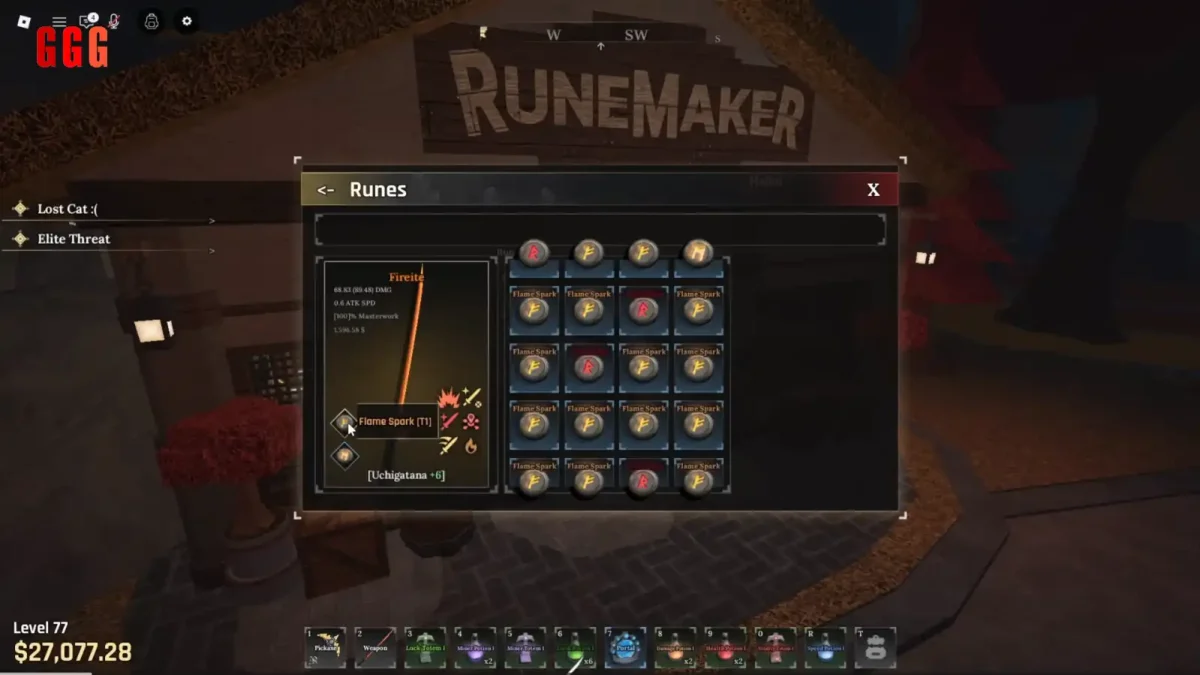Open the Roblox main menu logo
The image size is (1200, 675).
[24, 21]
